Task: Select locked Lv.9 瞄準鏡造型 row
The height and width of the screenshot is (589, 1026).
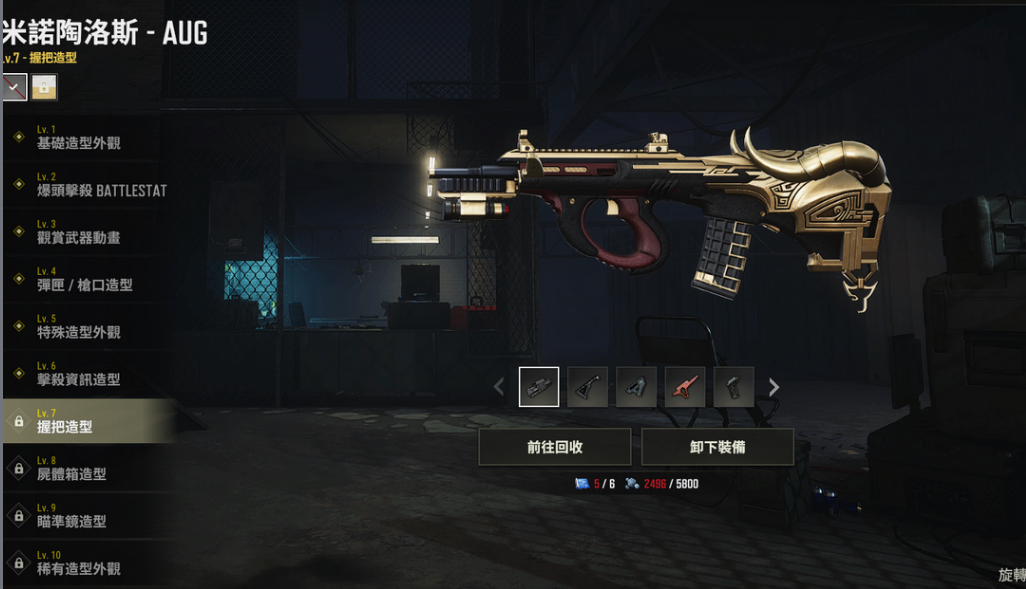Action: (x=80, y=516)
